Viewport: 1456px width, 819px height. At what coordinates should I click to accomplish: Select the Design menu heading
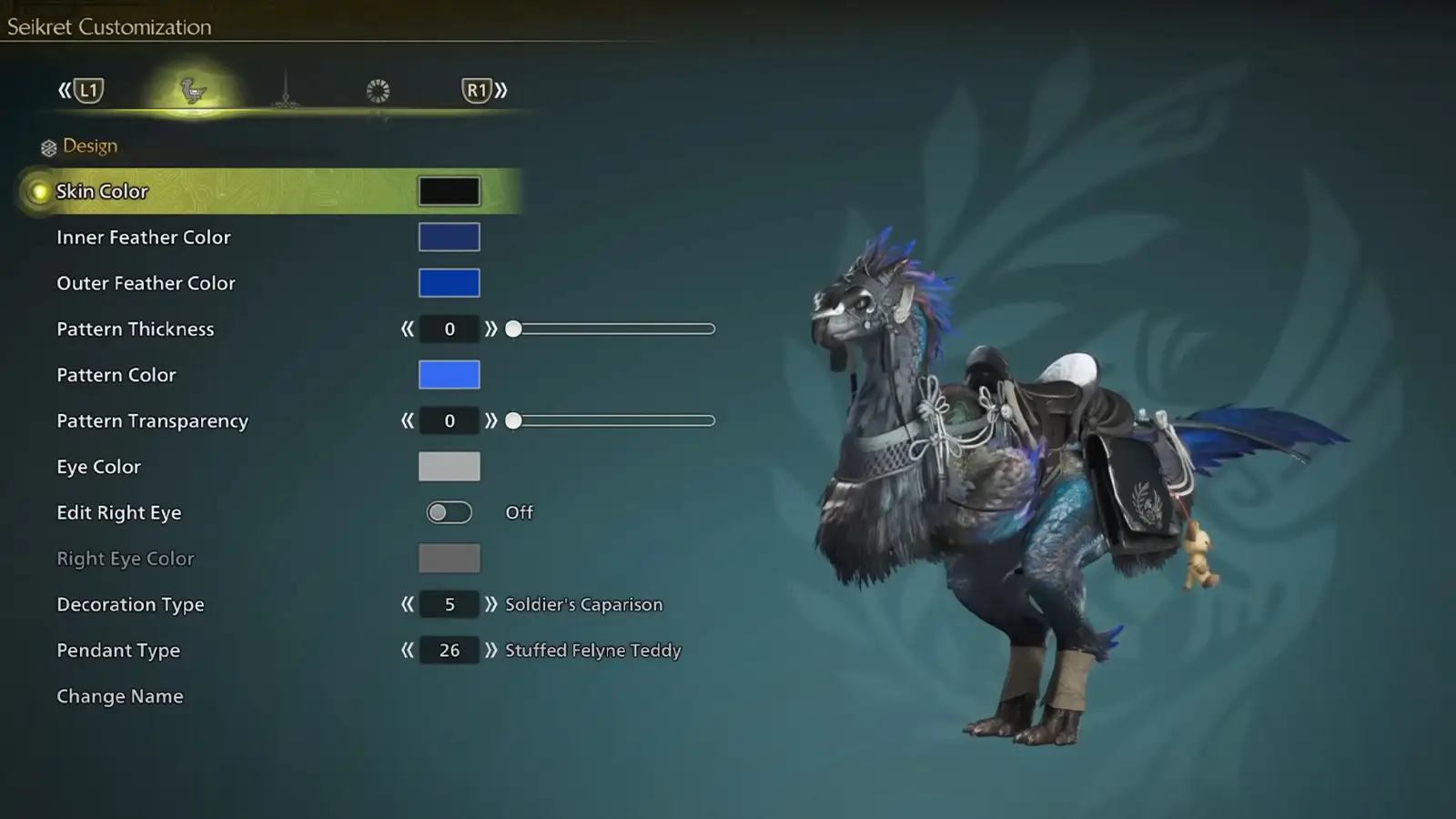pos(88,146)
